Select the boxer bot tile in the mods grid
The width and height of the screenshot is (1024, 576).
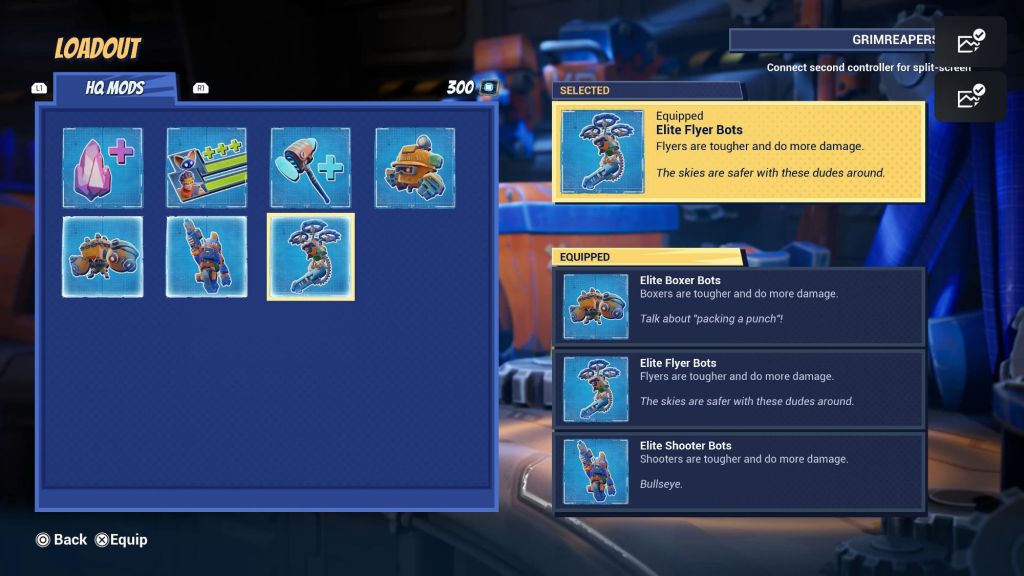pyautogui.click(x=102, y=256)
